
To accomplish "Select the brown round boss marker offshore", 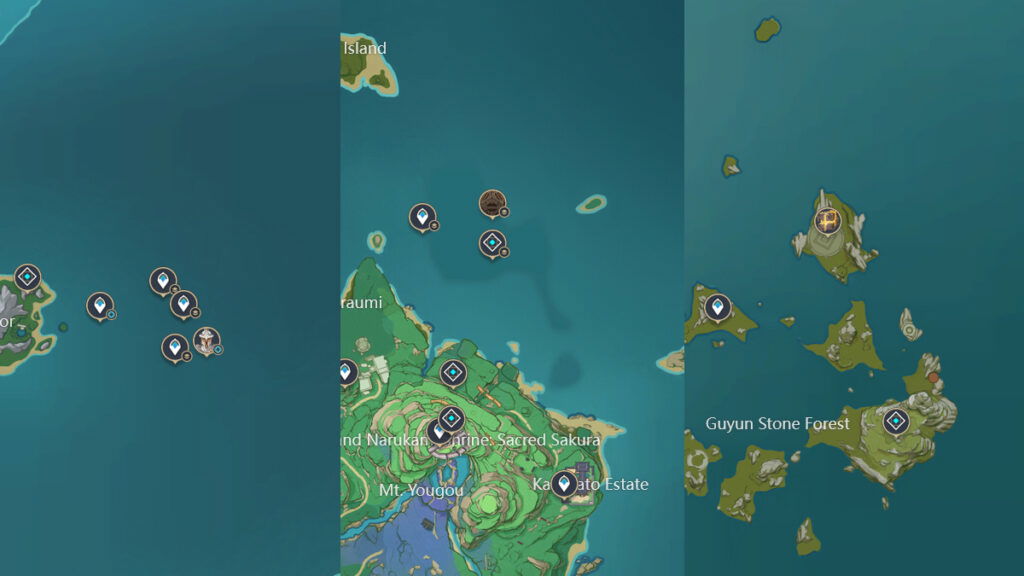I will point(491,204).
